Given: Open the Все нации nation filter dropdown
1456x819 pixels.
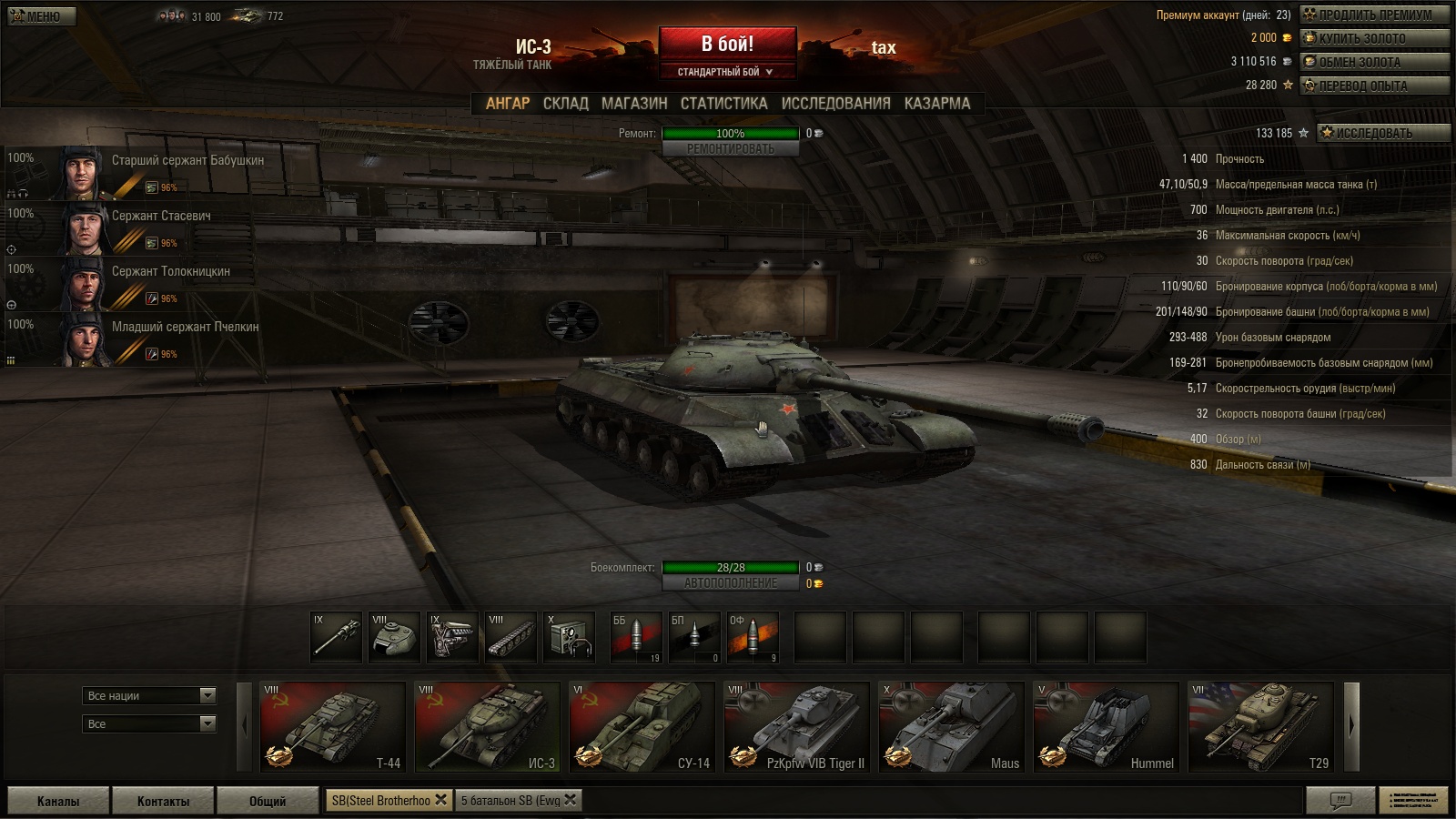Looking at the screenshot, I should click(149, 695).
